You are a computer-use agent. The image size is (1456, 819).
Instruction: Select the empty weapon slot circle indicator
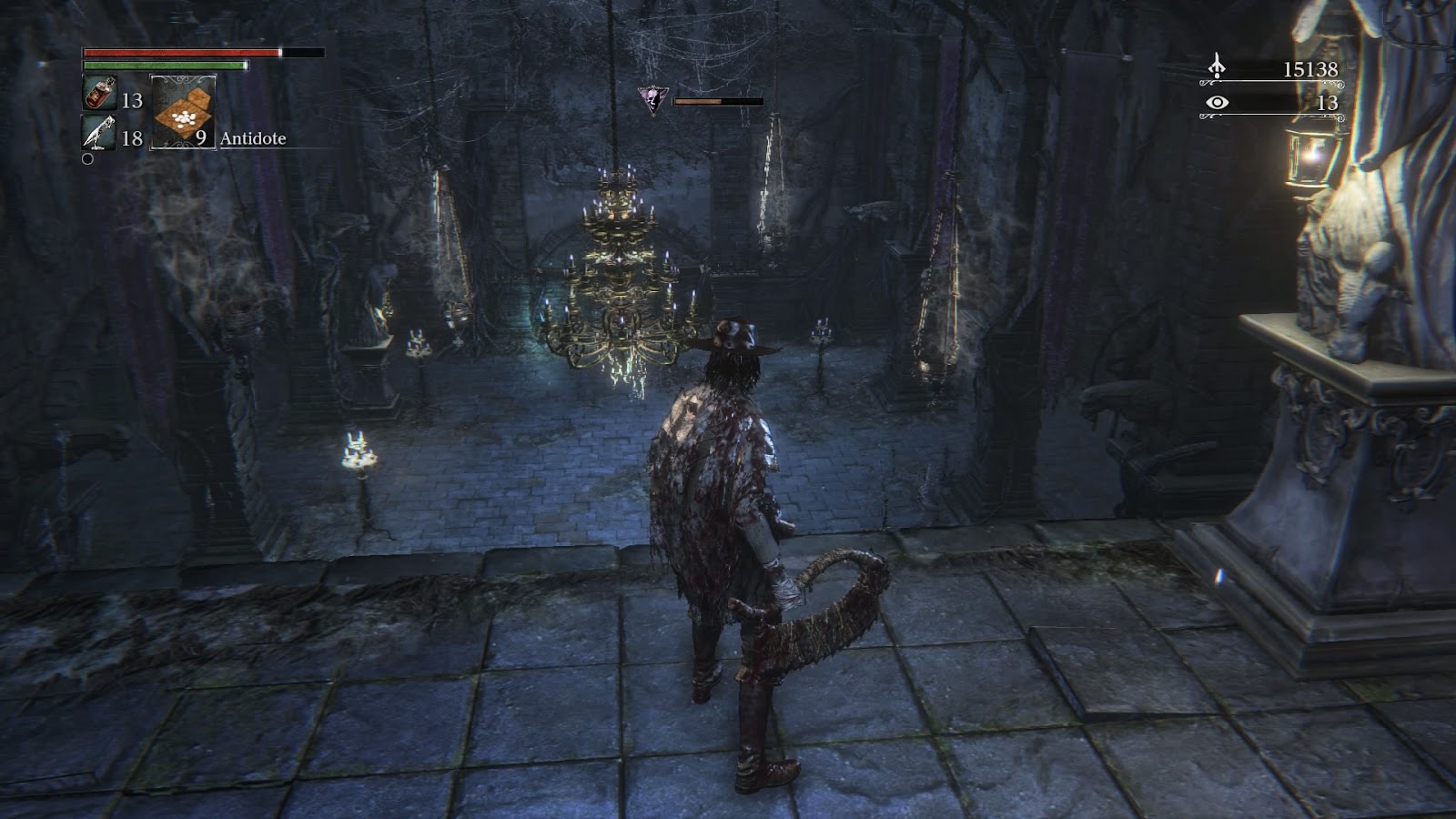(88, 159)
